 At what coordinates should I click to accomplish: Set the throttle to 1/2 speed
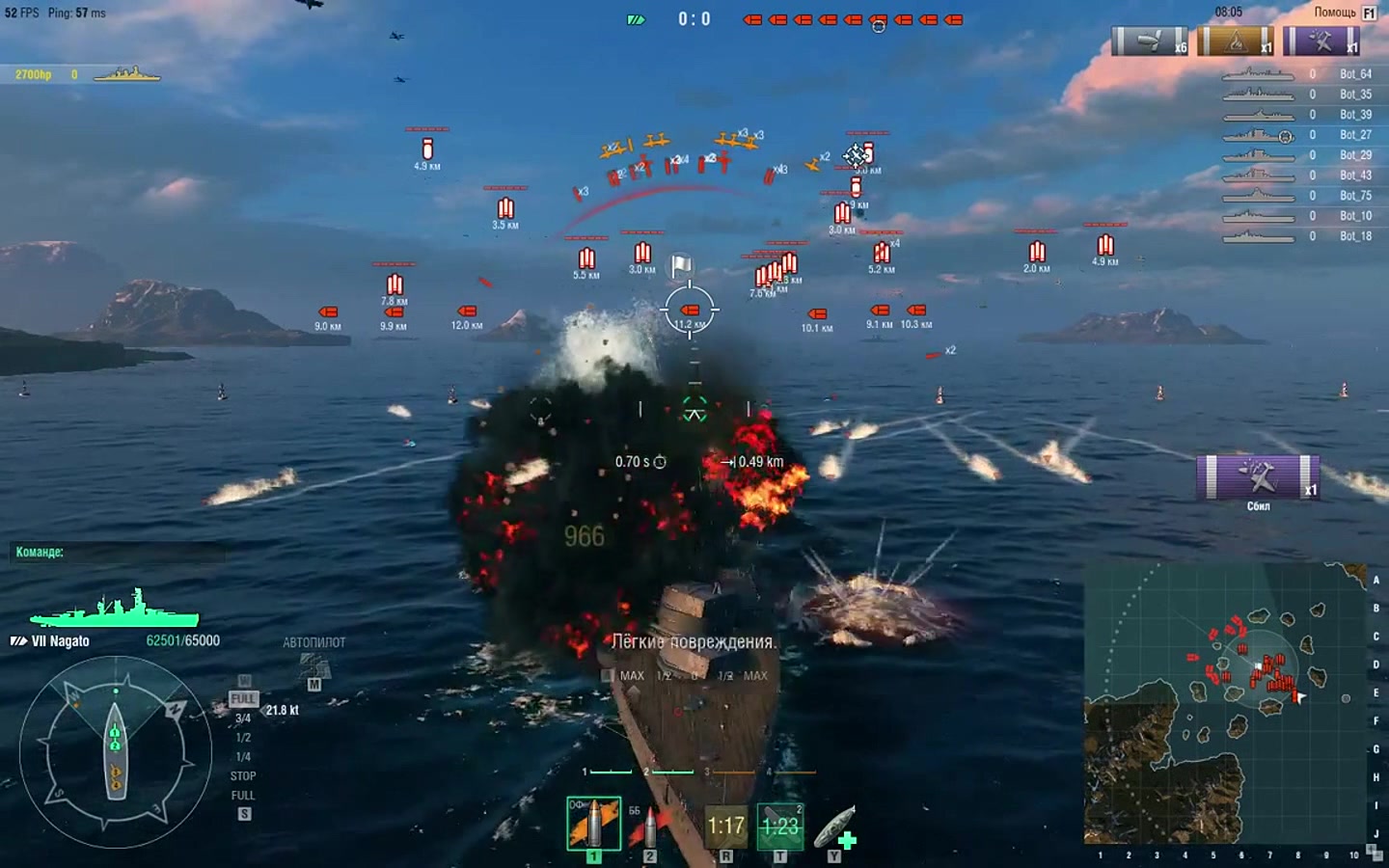tap(243, 738)
